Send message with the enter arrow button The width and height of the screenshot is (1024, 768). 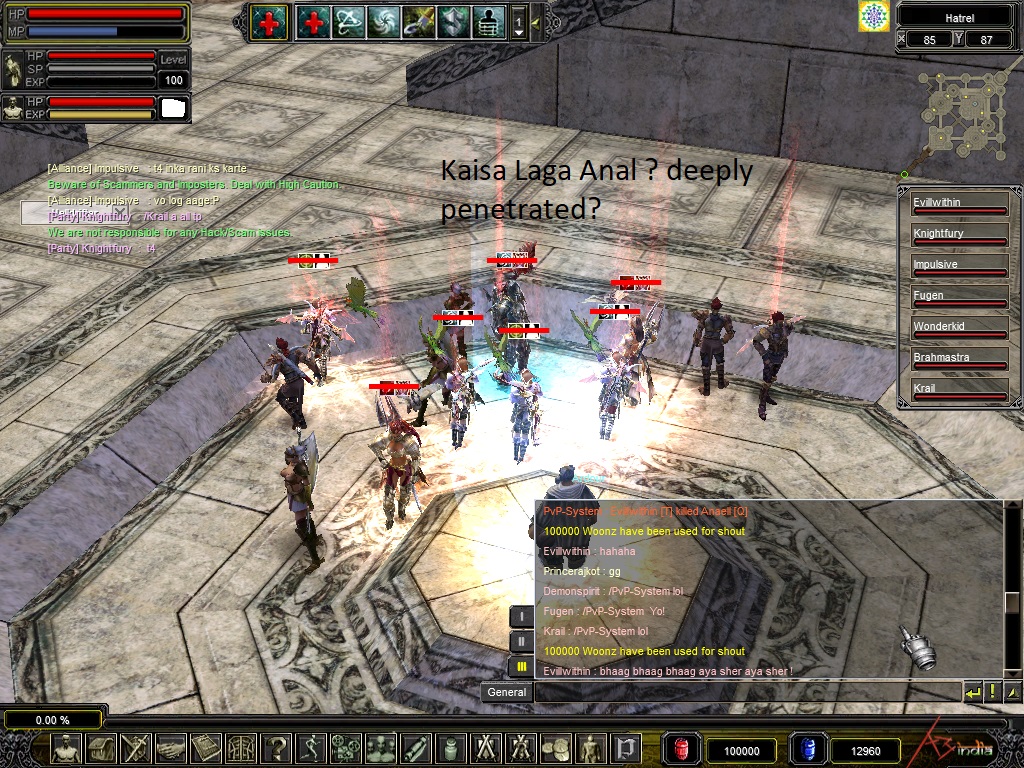click(x=973, y=692)
